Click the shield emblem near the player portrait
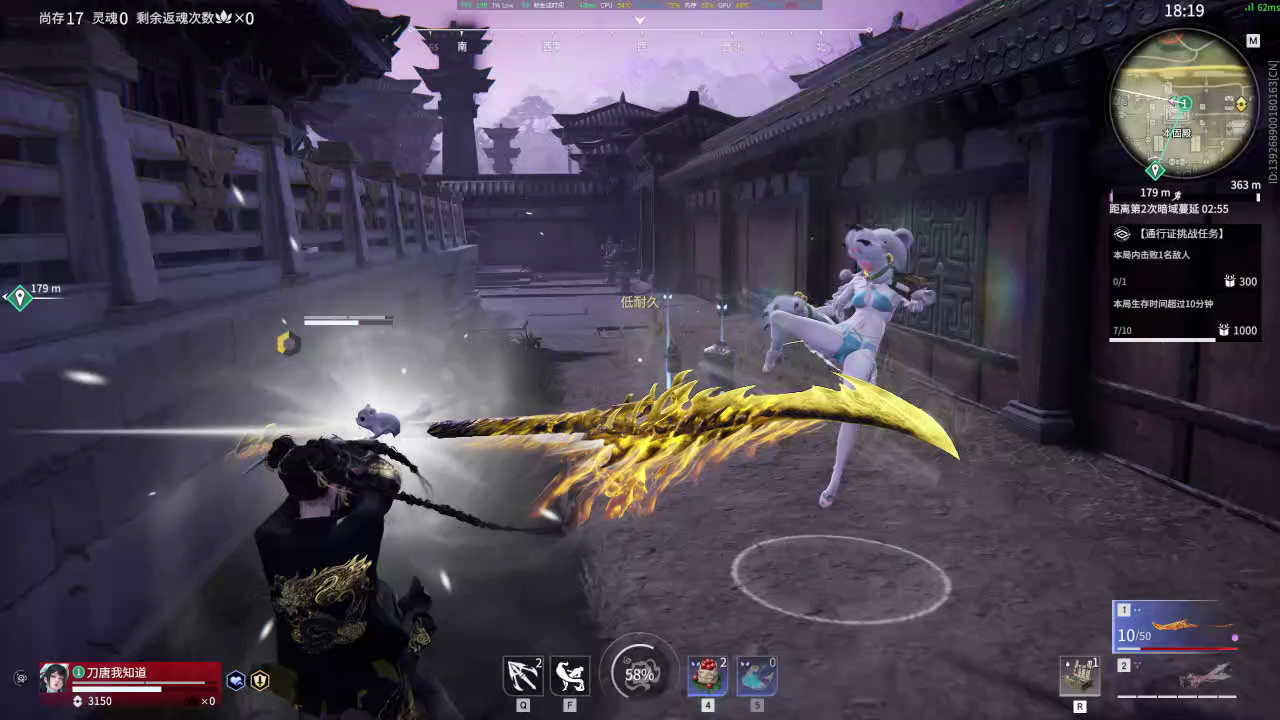This screenshot has height=720, width=1280. 259,681
